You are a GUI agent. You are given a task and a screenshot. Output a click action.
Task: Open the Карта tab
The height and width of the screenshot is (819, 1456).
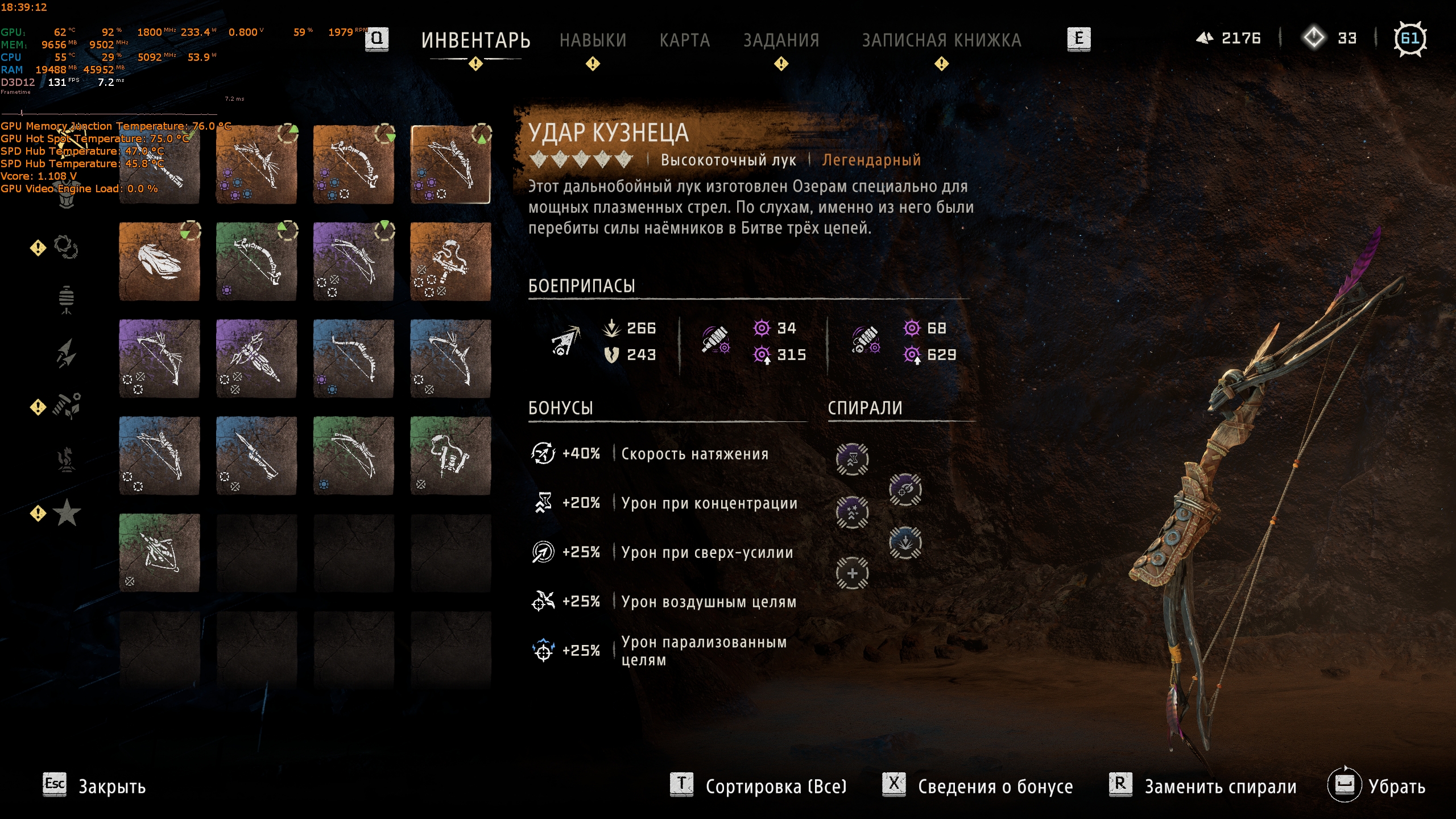click(685, 40)
